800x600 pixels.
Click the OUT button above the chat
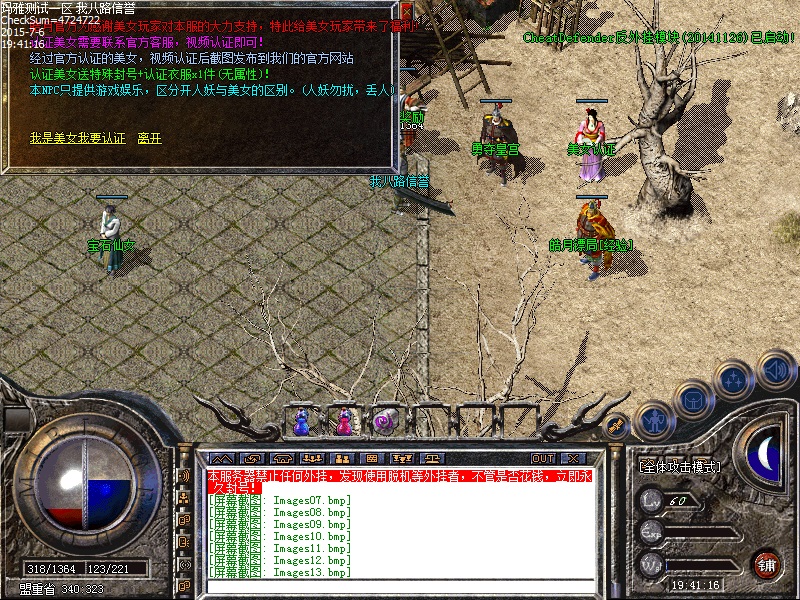coord(543,458)
